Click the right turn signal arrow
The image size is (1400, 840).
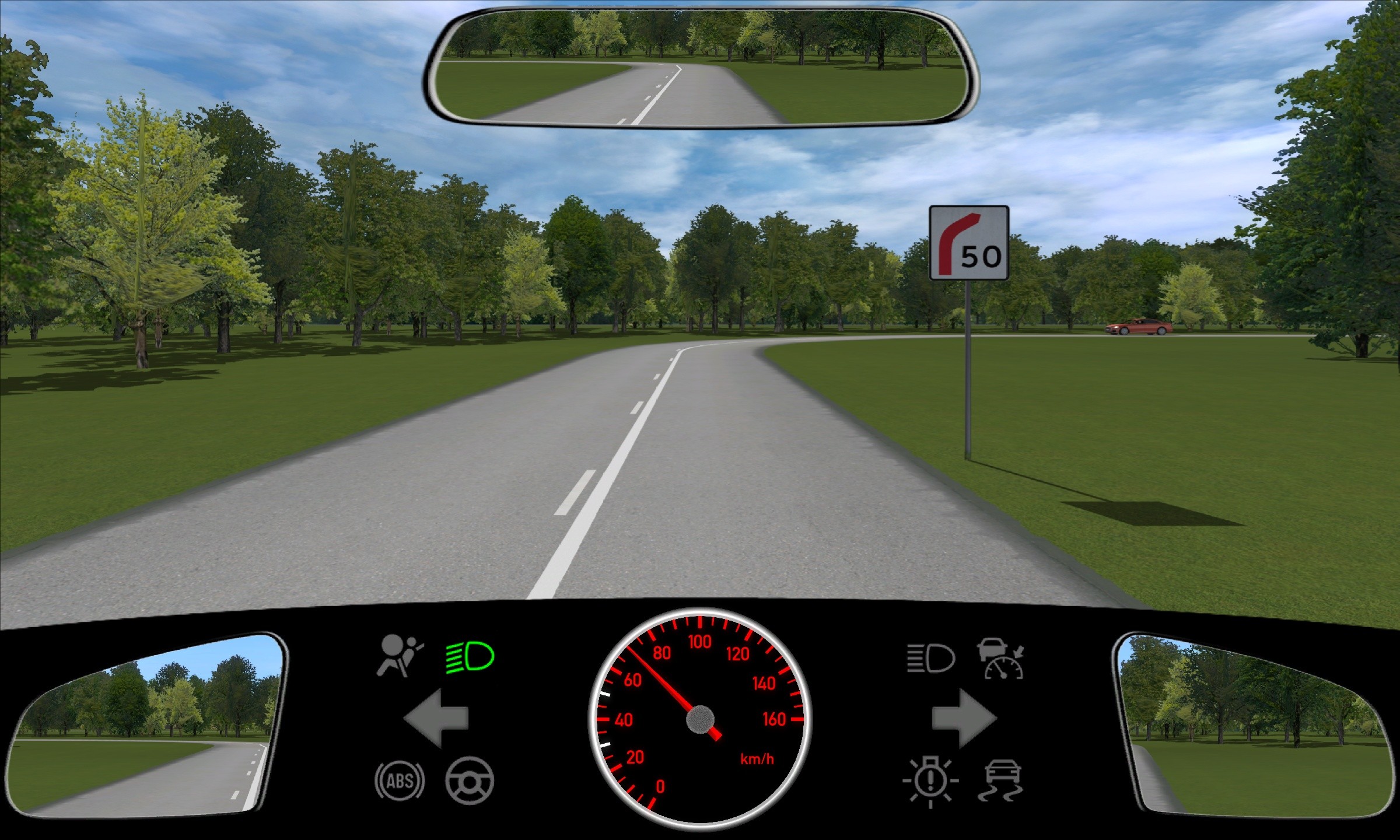point(964,718)
